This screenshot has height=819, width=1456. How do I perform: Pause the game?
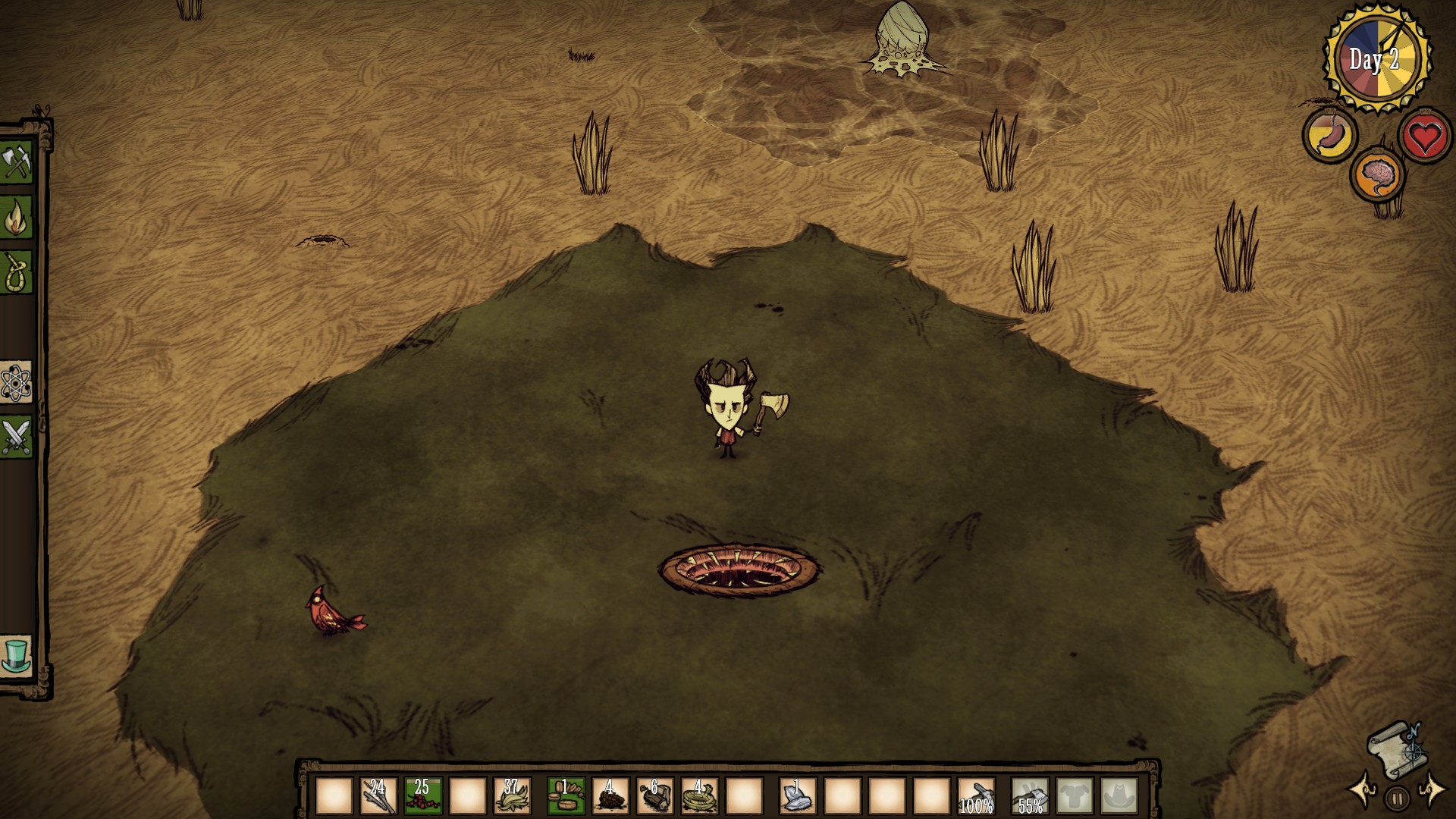(1396, 798)
